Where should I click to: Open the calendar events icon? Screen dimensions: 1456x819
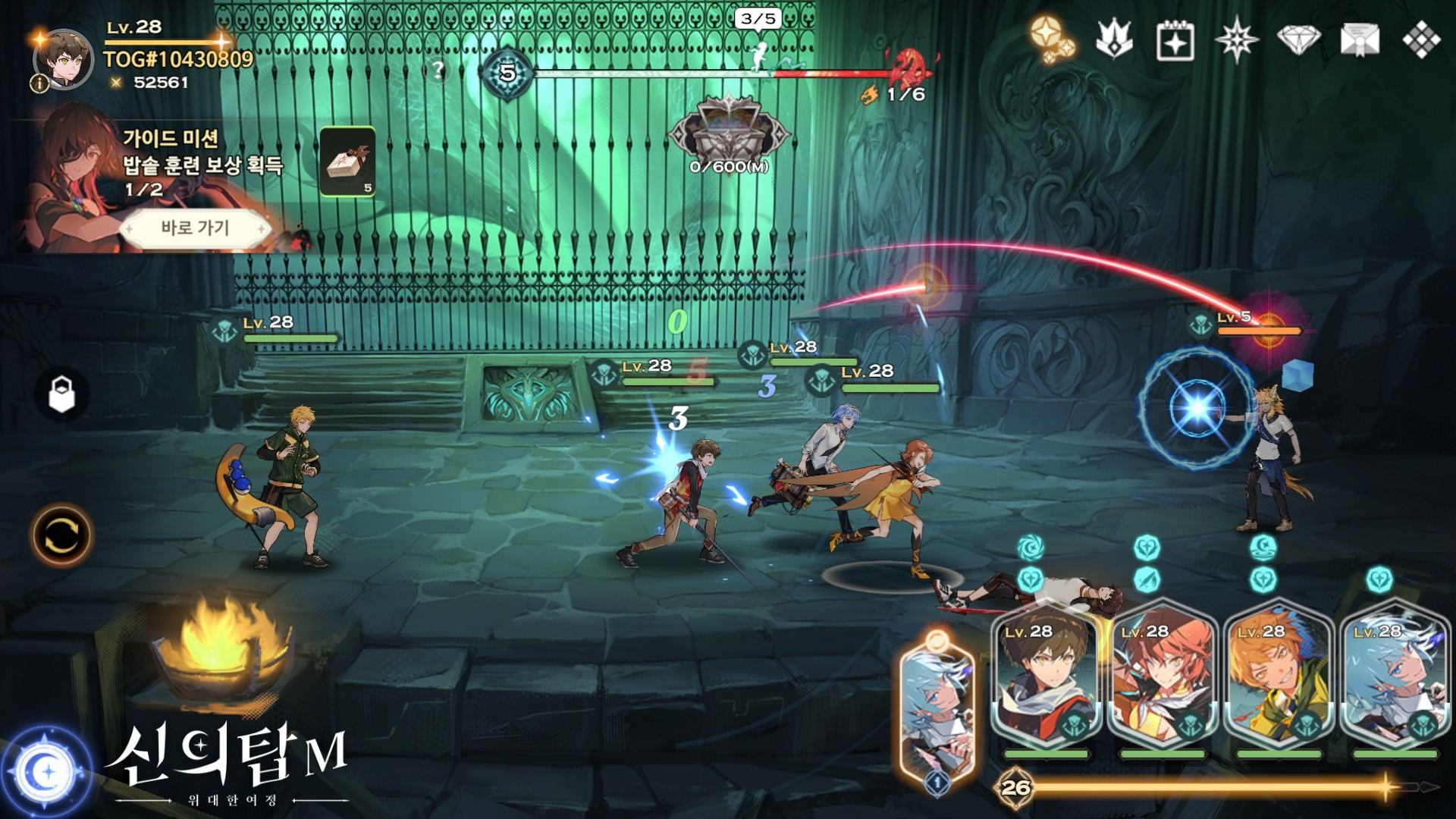[1175, 38]
